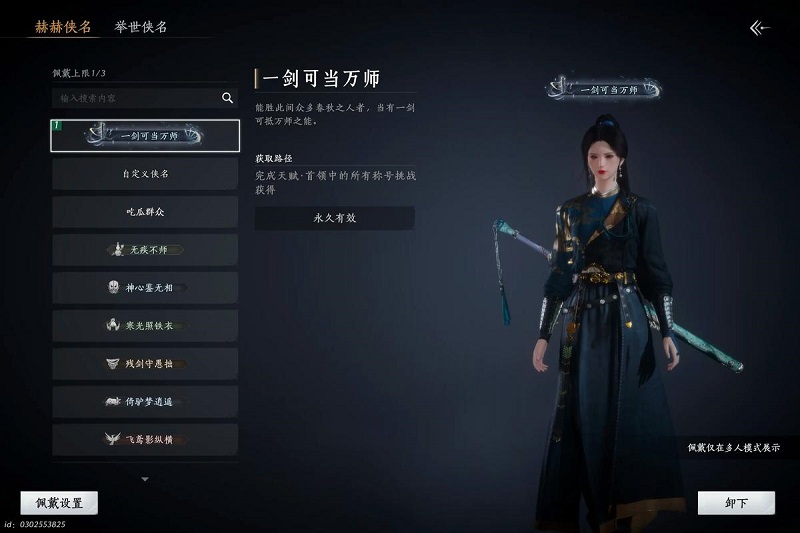
Task: Click the 卸下 unequip button
Action: [x=736, y=503]
